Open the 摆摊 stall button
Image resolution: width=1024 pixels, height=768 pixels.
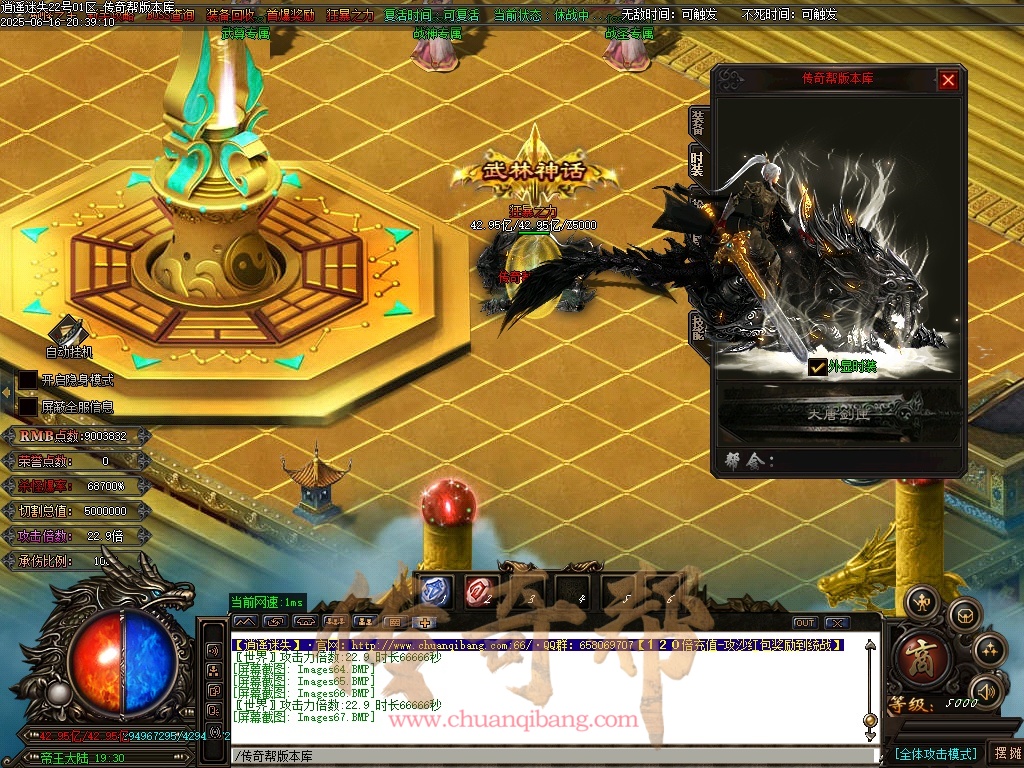coord(1006,753)
